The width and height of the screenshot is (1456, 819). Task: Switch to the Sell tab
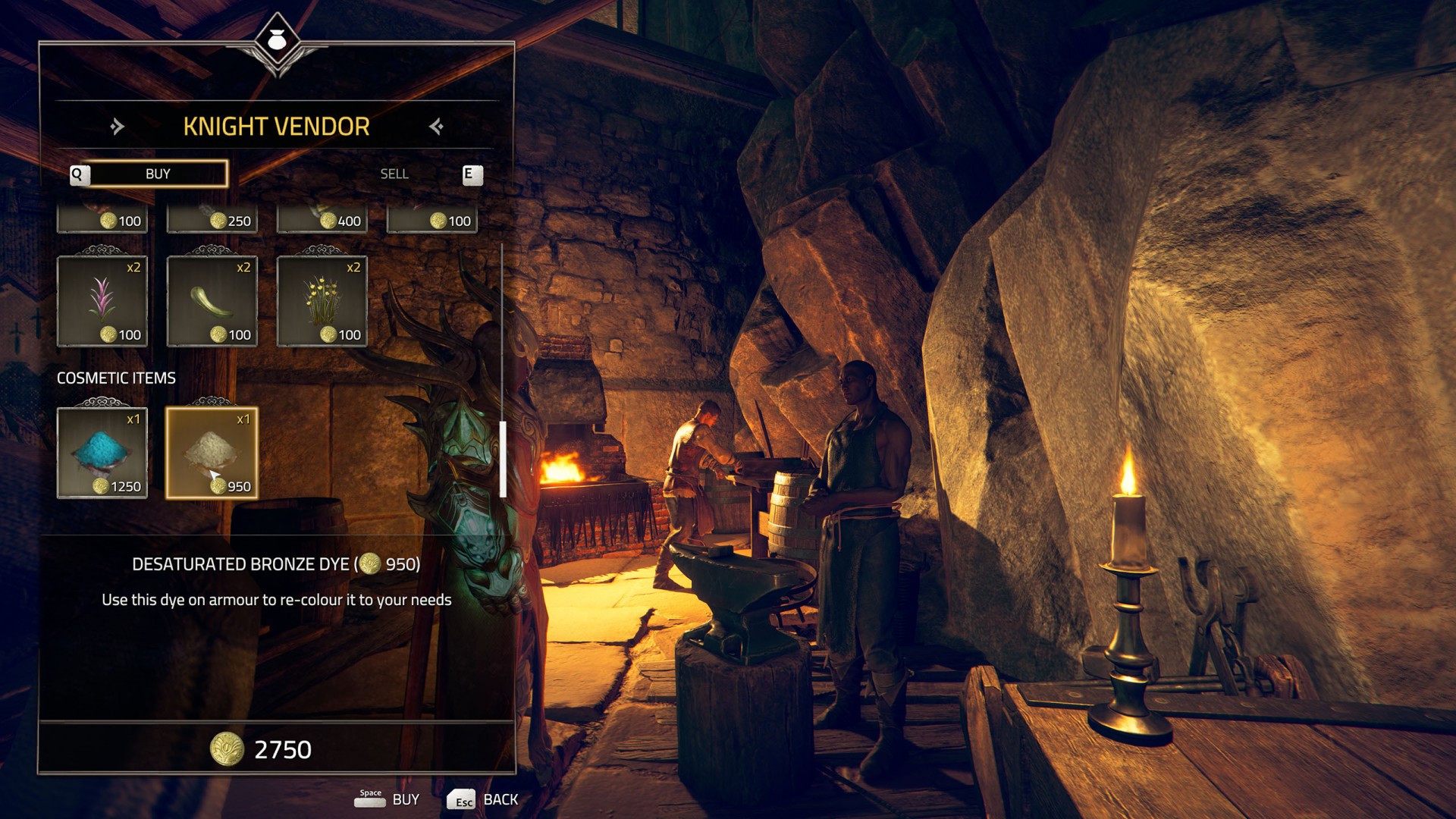tap(394, 174)
